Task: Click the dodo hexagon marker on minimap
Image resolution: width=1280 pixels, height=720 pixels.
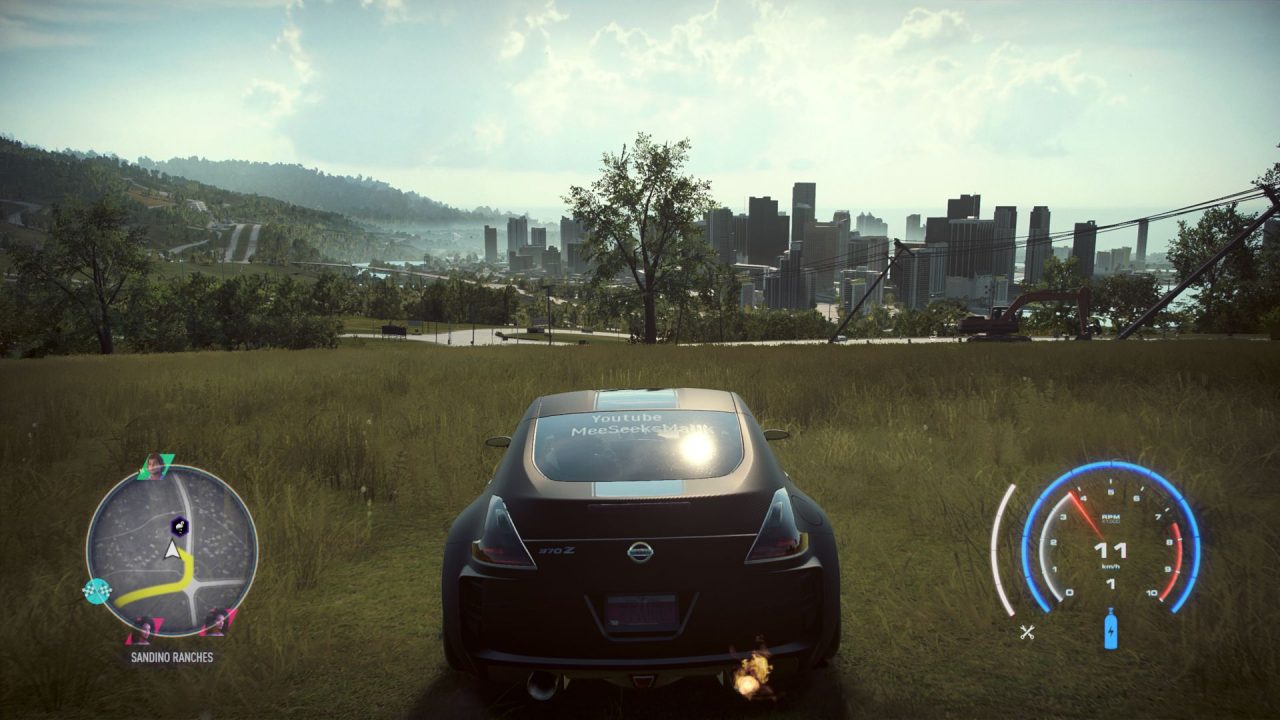Action: (x=179, y=524)
